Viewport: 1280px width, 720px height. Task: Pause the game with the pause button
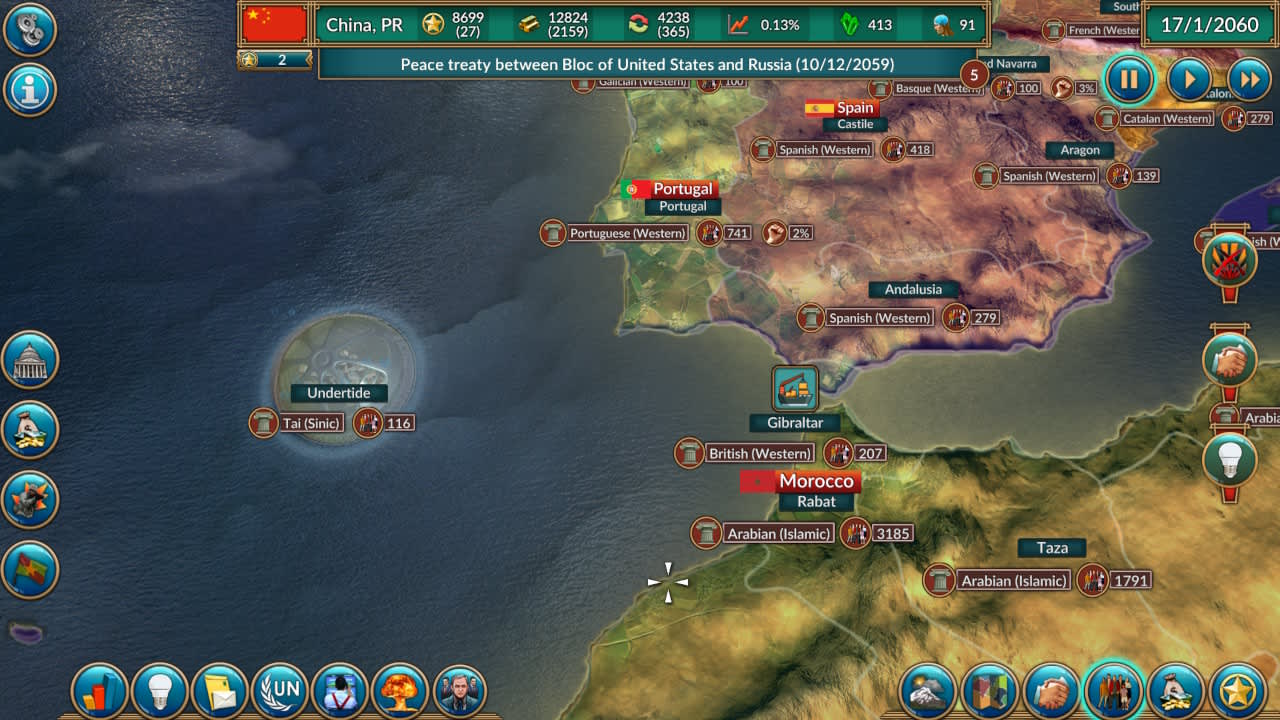[x=1129, y=79]
